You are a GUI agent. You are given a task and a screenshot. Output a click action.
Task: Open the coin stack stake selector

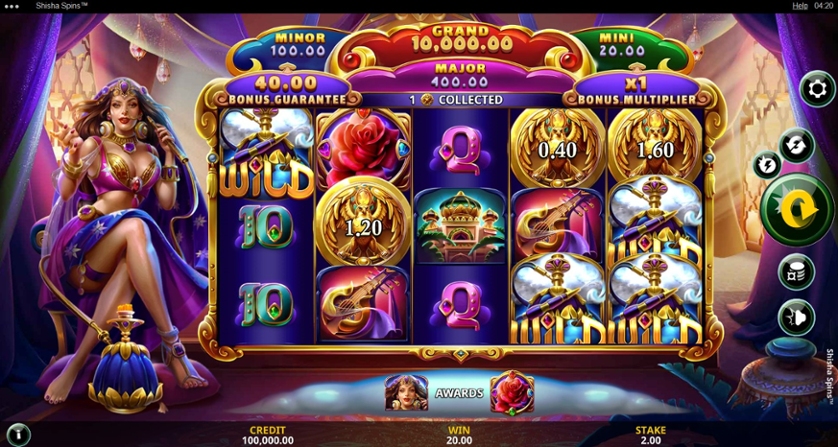[796, 271]
